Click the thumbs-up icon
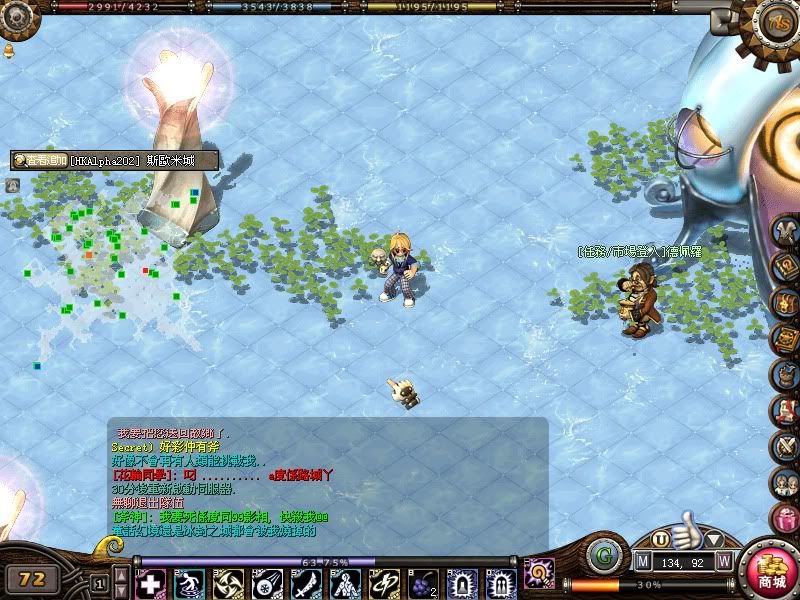Screen dimensions: 800x600 tap(686, 530)
